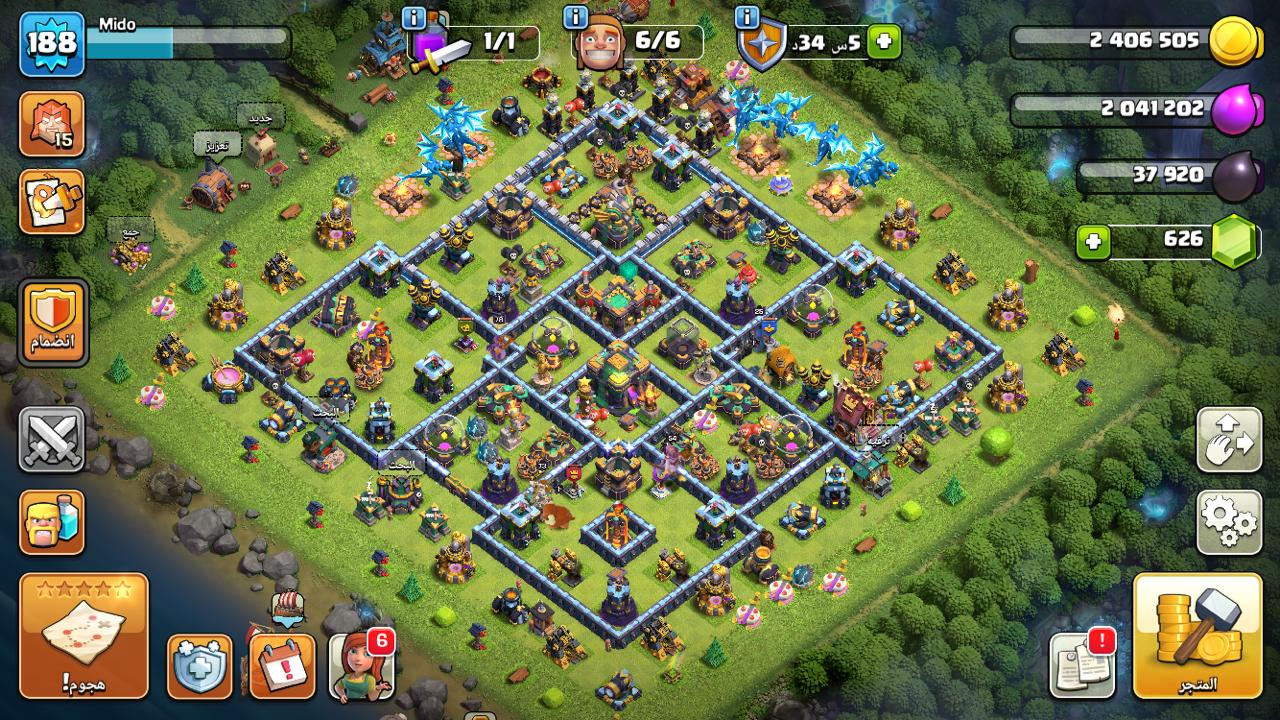Tap the attack map button

click(84, 635)
